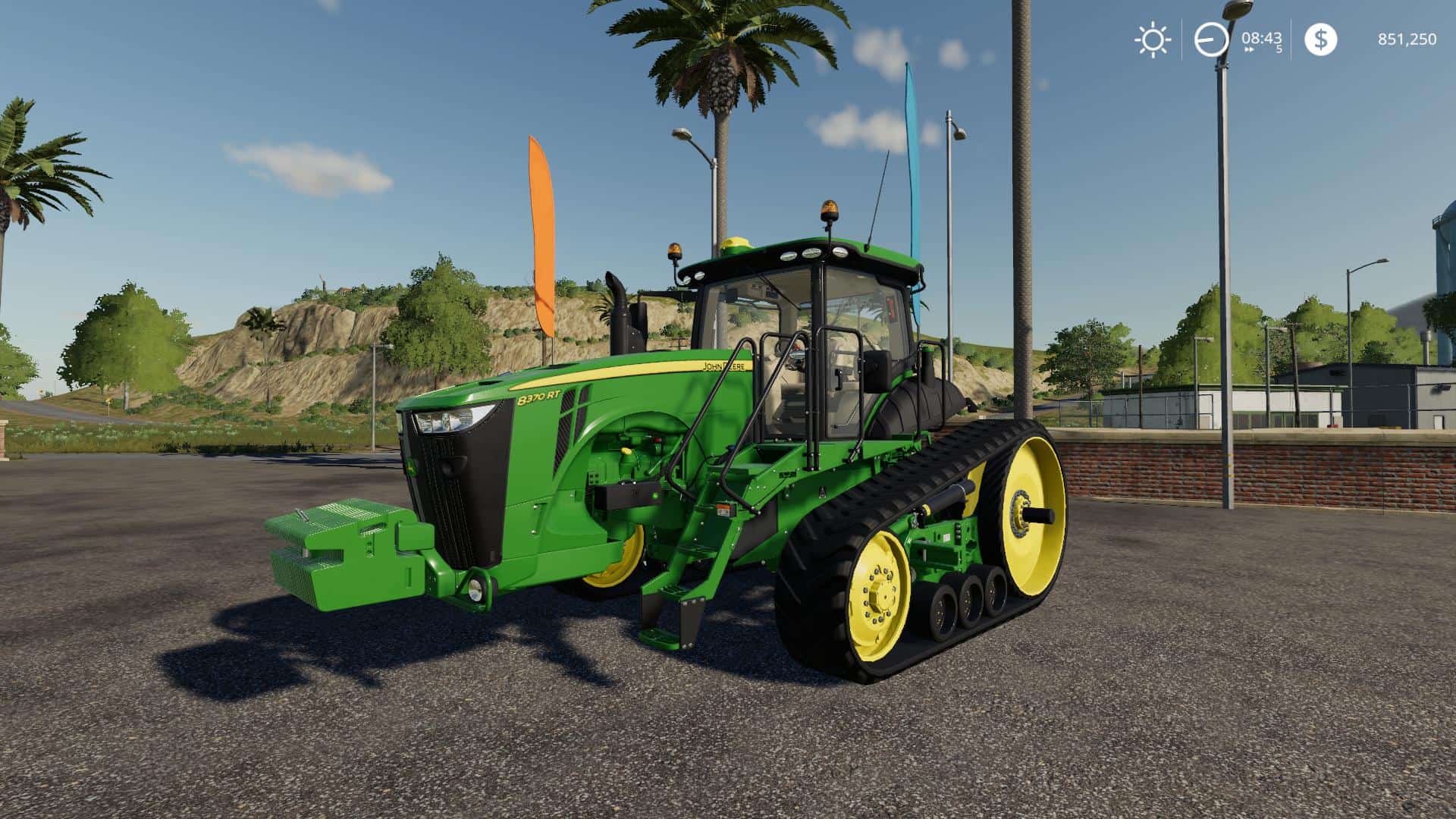Screen dimensions: 1456x819
Task: Click the 851,250 account balance
Action: point(1405,37)
